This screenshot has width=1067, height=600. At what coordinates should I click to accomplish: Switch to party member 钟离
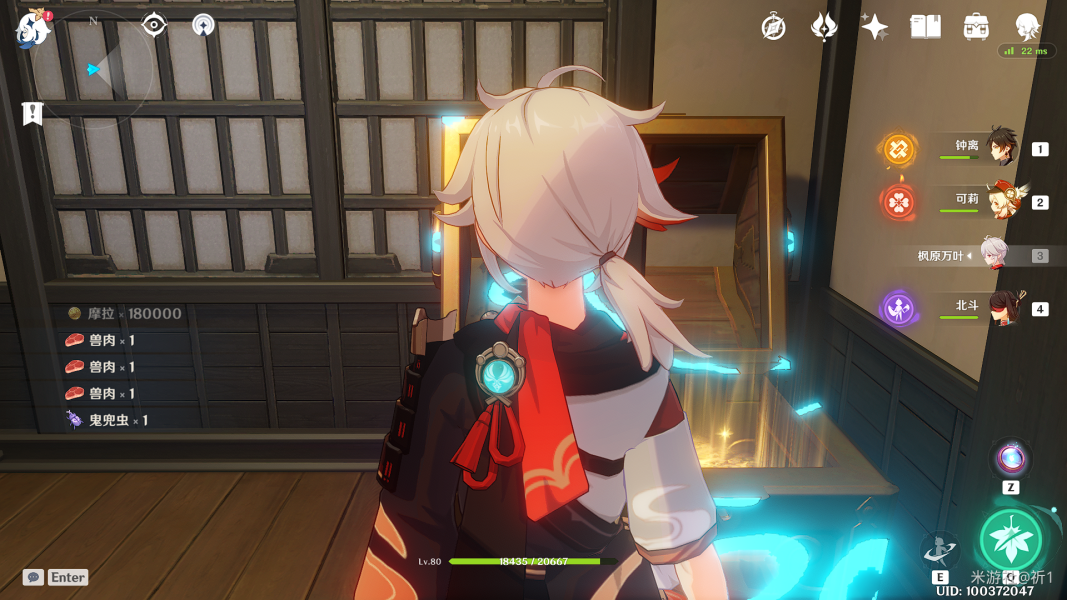pyautogui.click(x=1000, y=148)
